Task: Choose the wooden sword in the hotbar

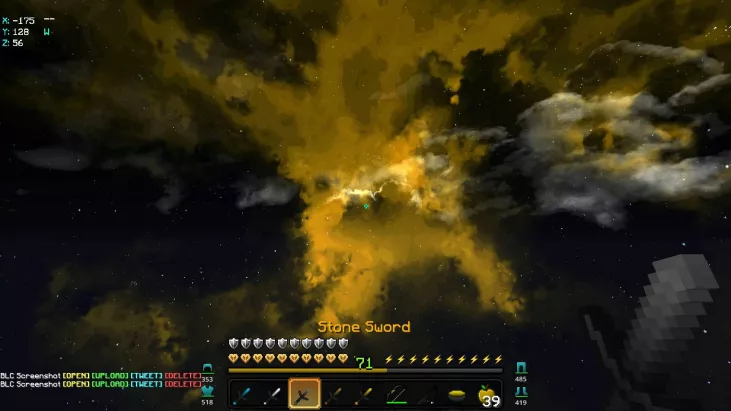Action: (x=333, y=395)
